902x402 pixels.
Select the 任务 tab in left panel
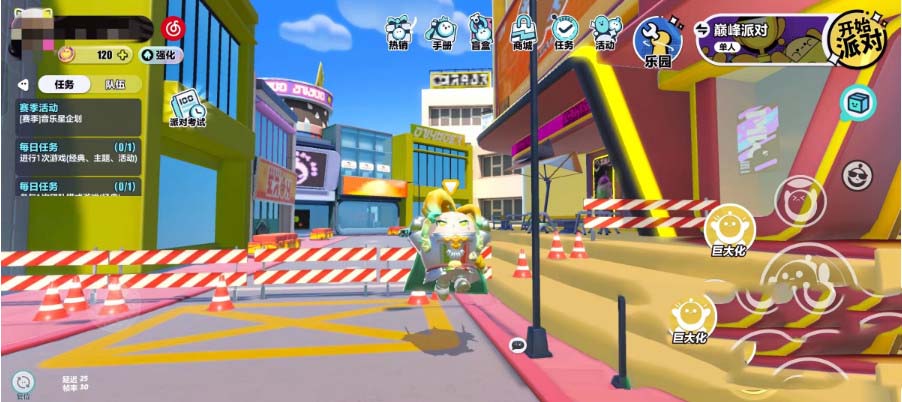click(61, 85)
